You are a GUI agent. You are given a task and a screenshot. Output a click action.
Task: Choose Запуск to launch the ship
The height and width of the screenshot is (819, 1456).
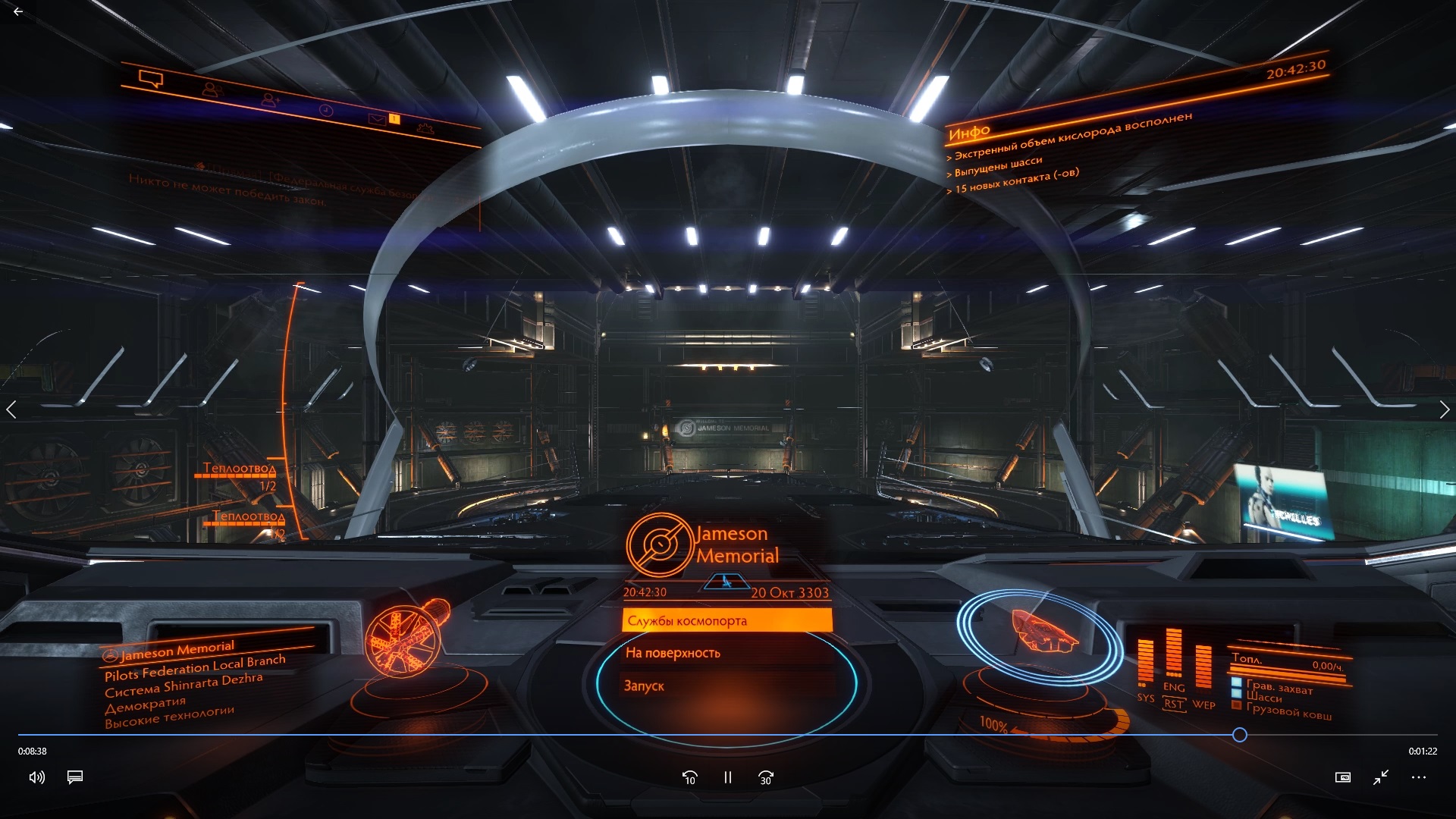tap(726, 686)
